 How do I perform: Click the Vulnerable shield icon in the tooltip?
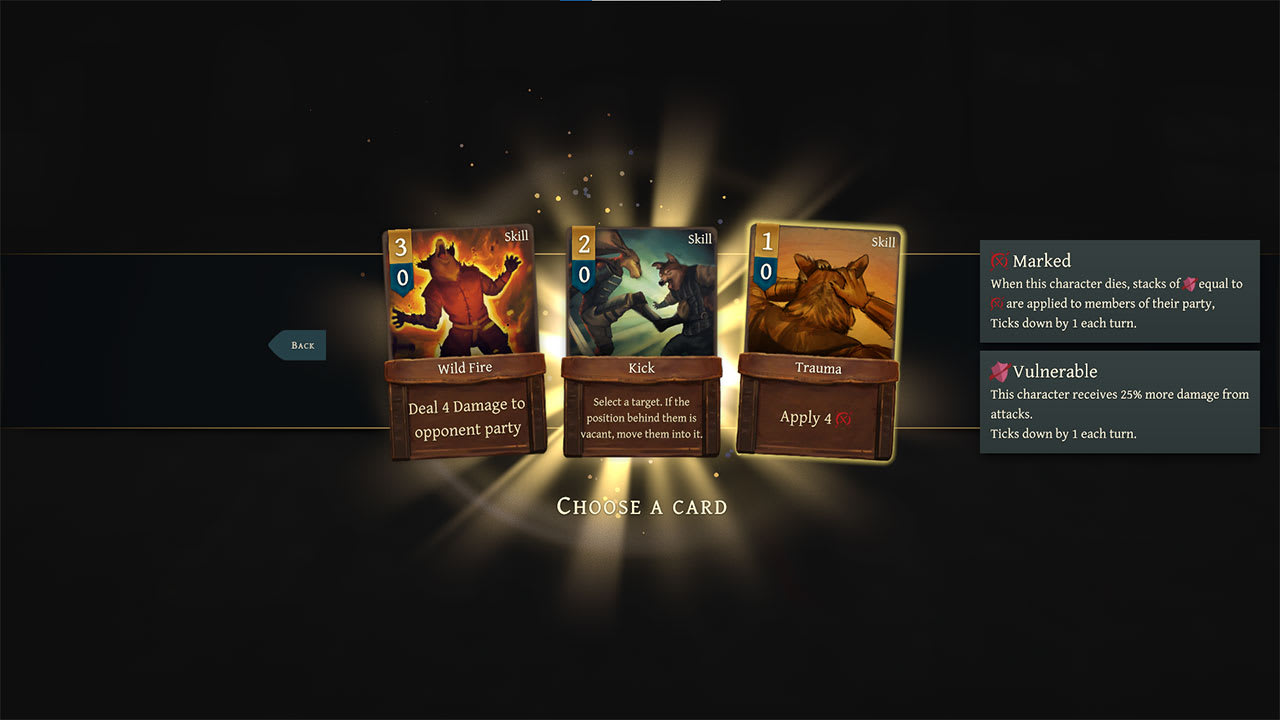pyautogui.click(x=998, y=371)
